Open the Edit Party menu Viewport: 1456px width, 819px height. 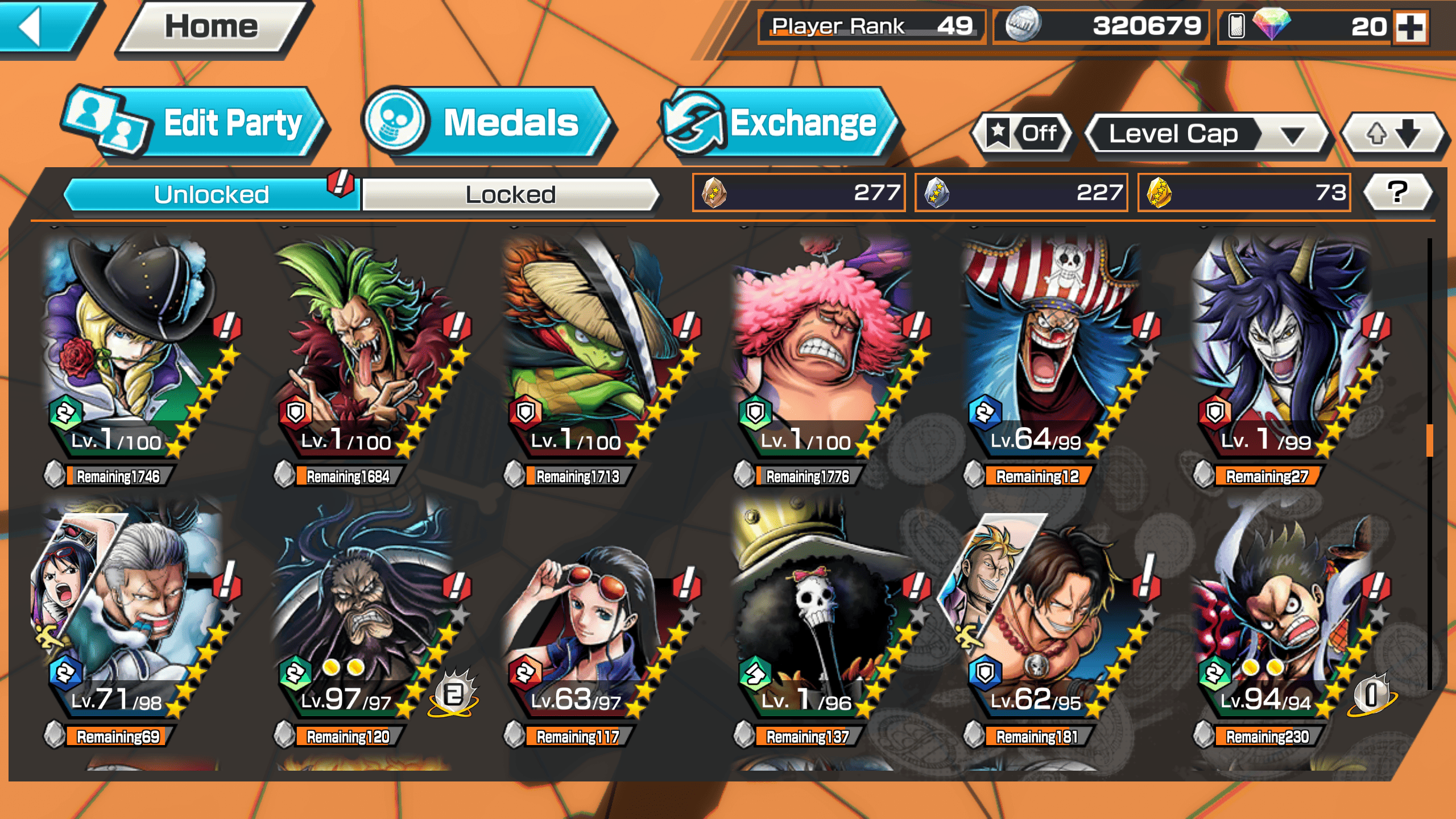(196, 123)
